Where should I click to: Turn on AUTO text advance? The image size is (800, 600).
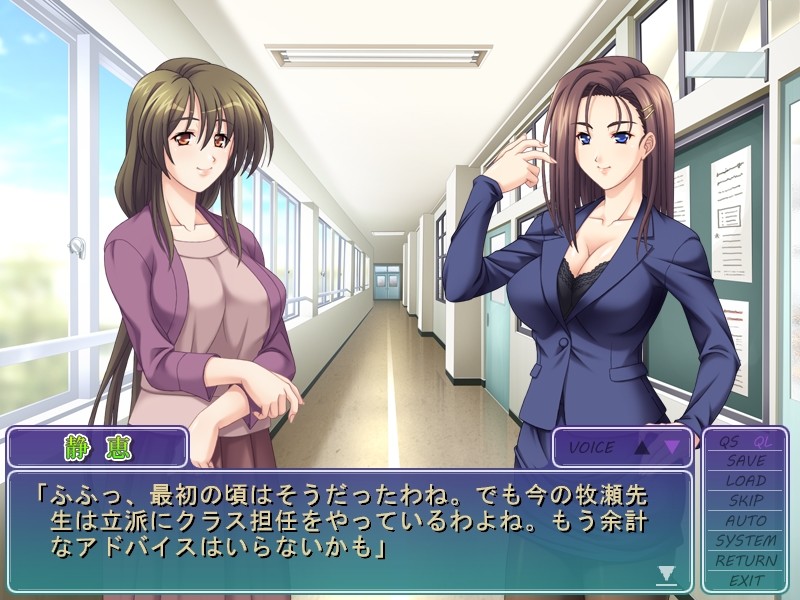click(746, 520)
